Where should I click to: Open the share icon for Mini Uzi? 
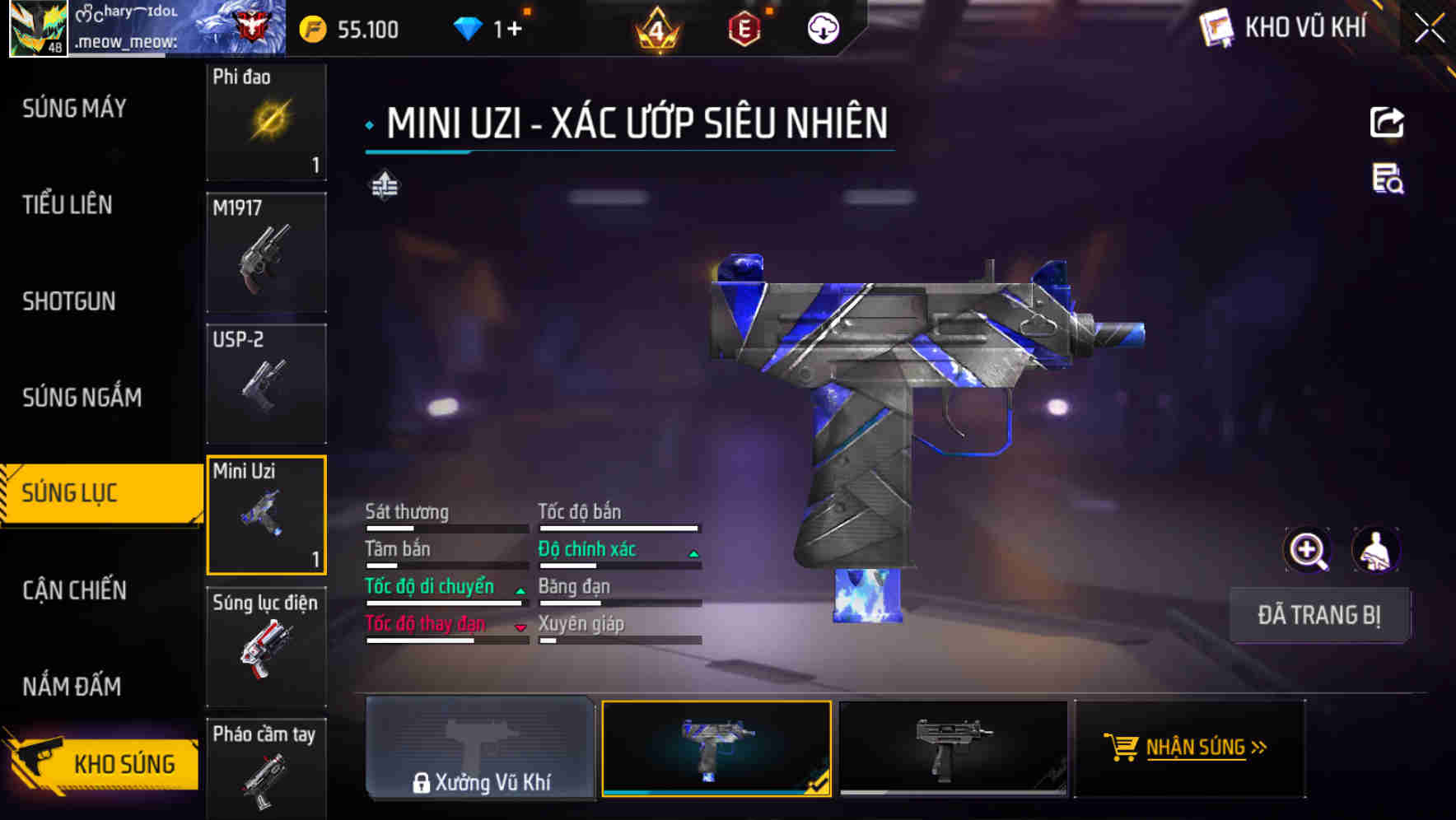[x=1388, y=122]
